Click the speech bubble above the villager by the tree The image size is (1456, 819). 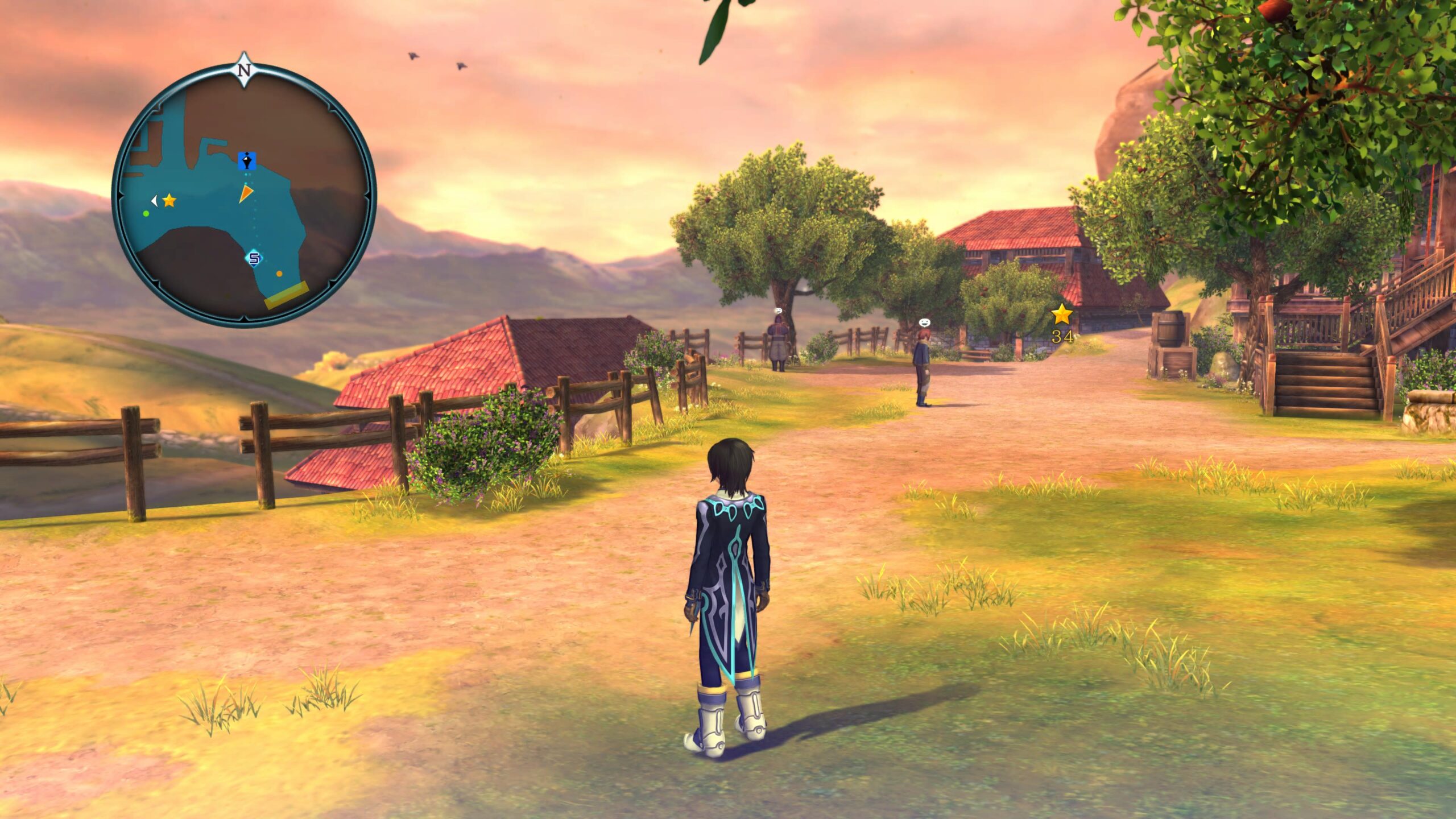pyautogui.click(x=778, y=310)
